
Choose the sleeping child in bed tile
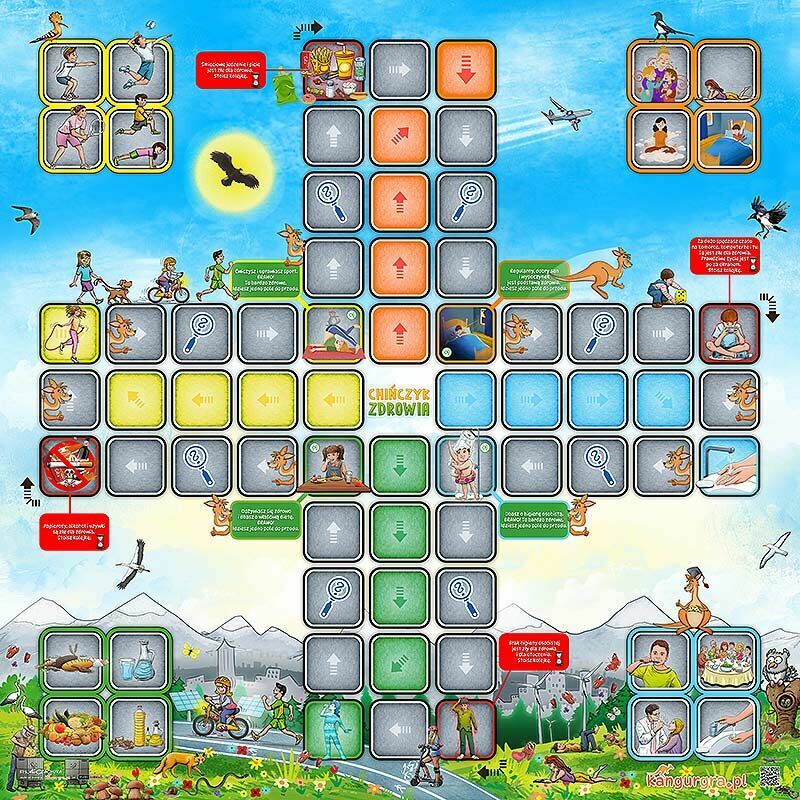click(x=466, y=332)
